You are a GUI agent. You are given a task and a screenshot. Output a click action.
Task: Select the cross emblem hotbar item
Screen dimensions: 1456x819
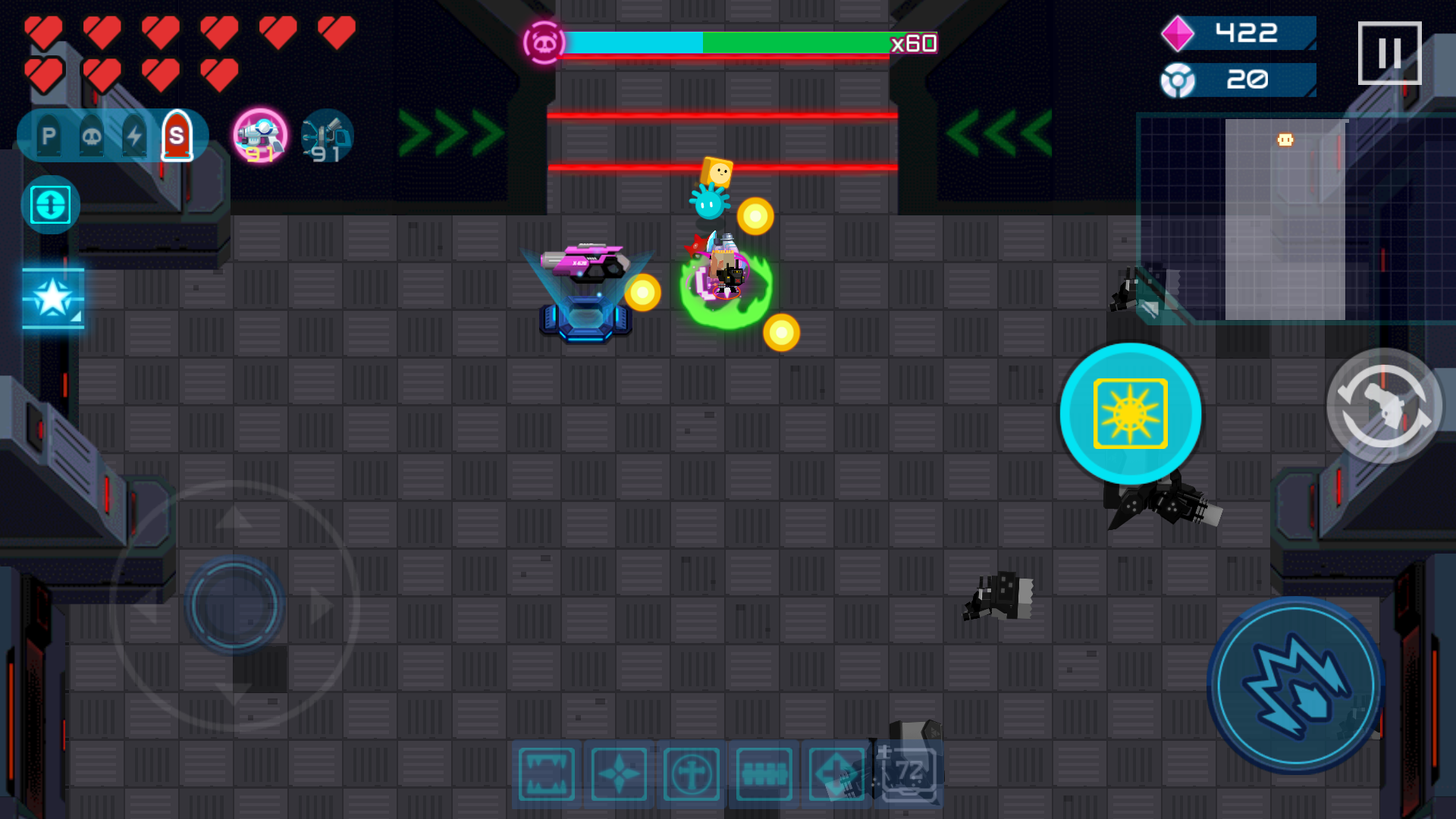[x=692, y=773]
